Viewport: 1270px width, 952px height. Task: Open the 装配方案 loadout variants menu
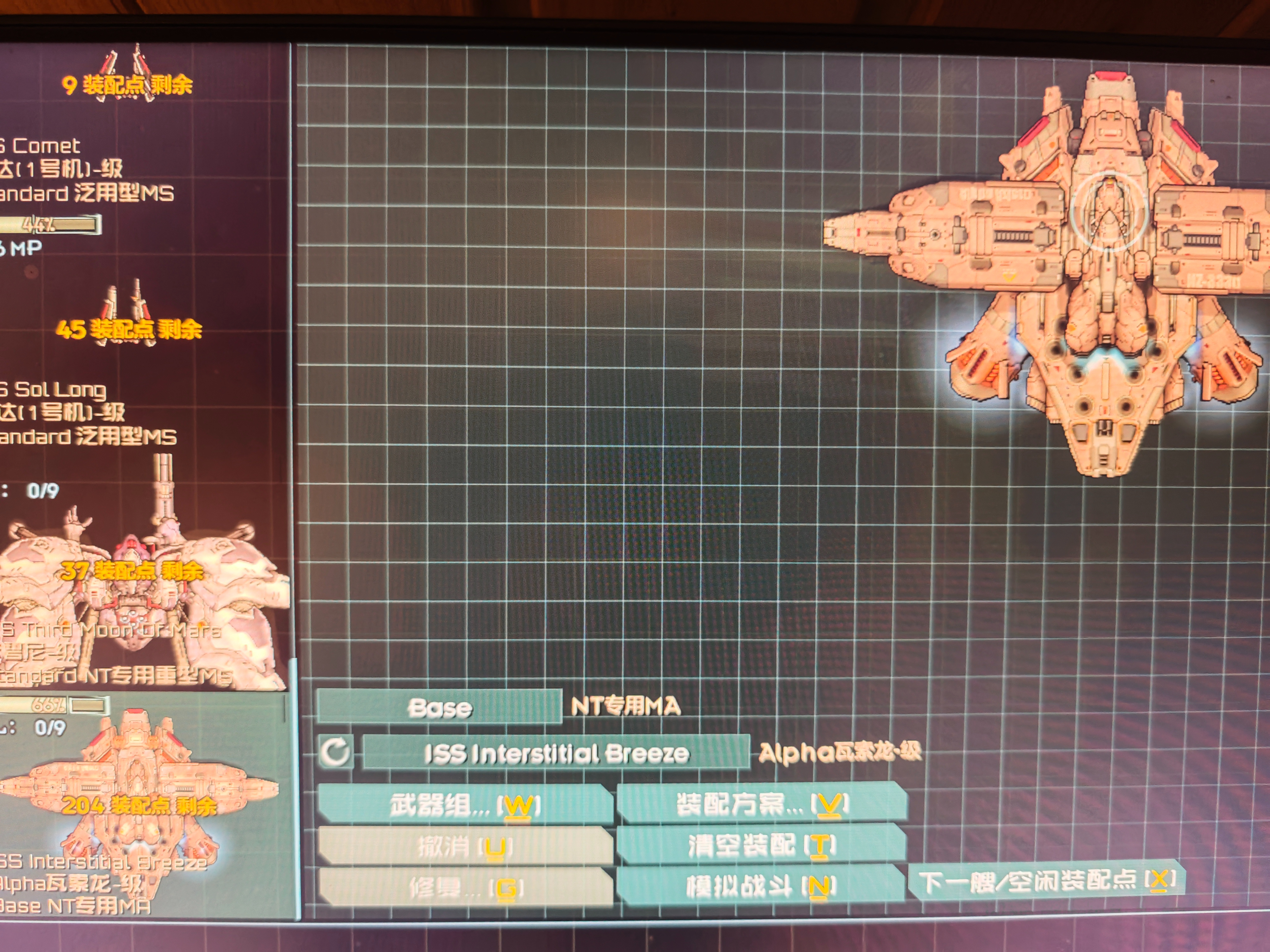761,802
